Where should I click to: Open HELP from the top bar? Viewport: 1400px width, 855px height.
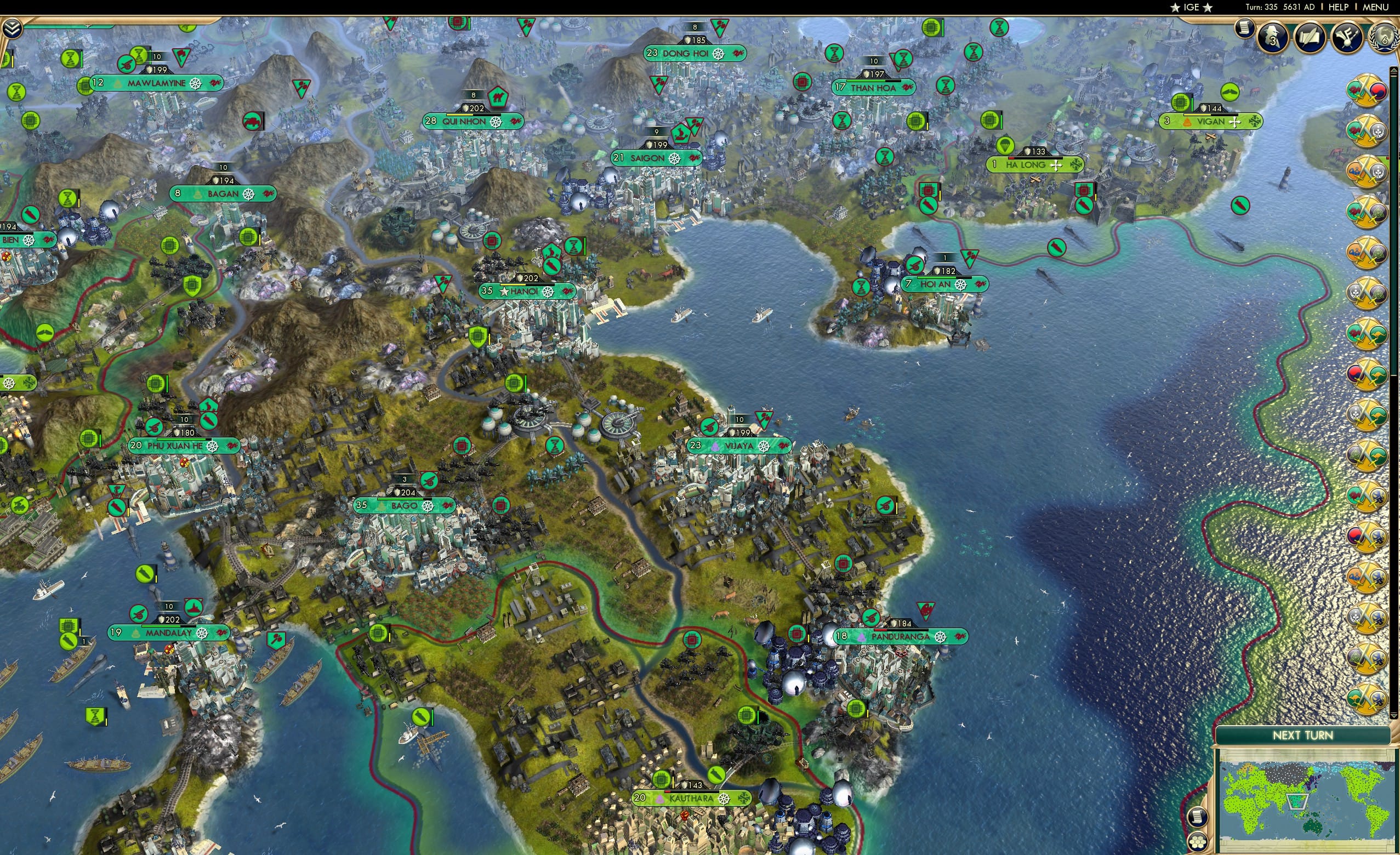[x=1338, y=7]
